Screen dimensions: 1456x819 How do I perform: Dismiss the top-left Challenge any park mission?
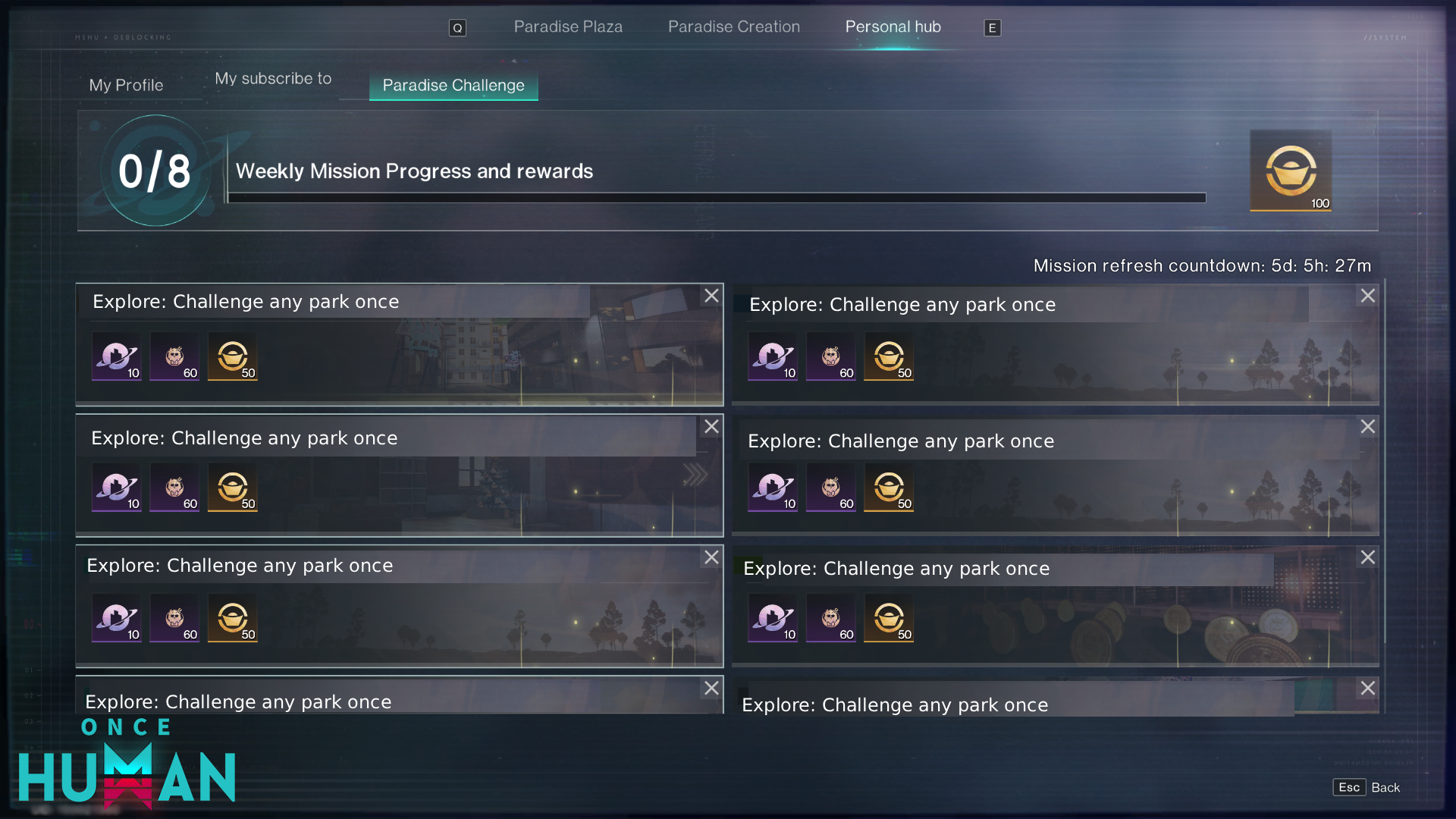pos(711,296)
